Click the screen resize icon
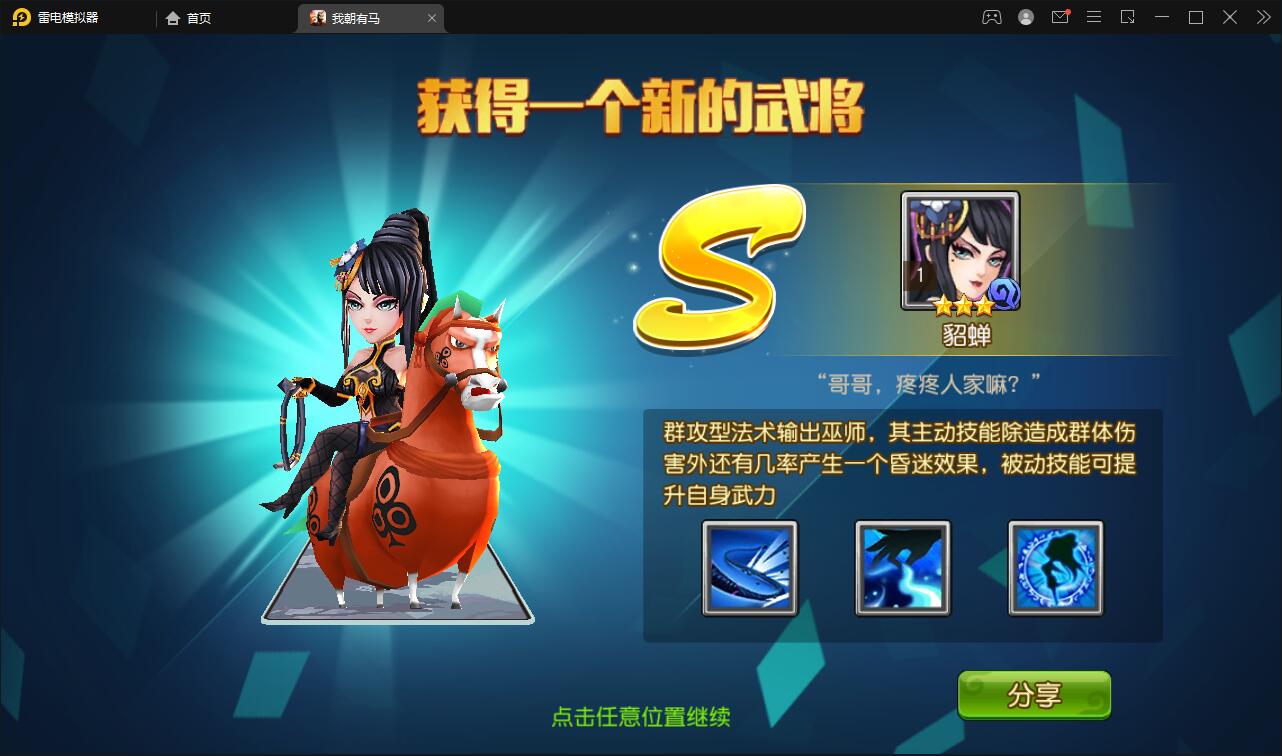This screenshot has height=756, width=1282. click(1127, 17)
